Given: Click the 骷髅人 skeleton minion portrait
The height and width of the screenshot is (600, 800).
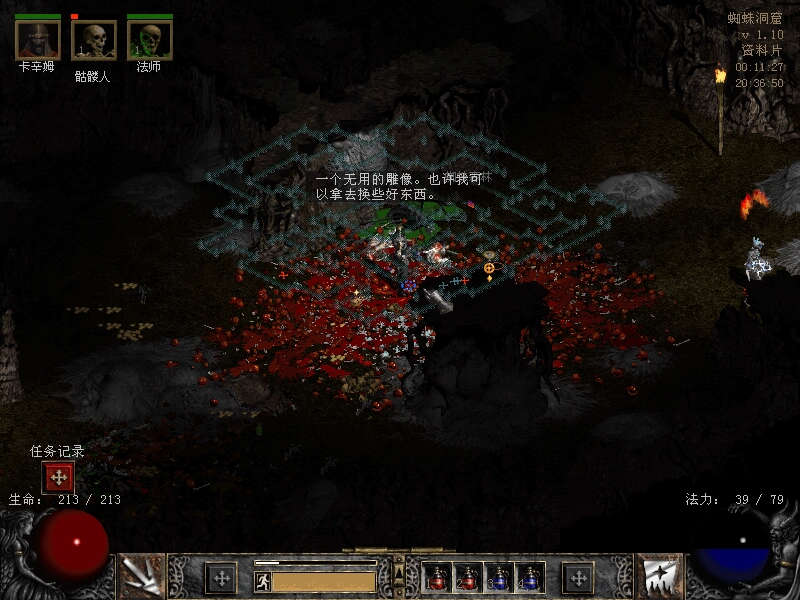Looking at the screenshot, I should point(94,40).
